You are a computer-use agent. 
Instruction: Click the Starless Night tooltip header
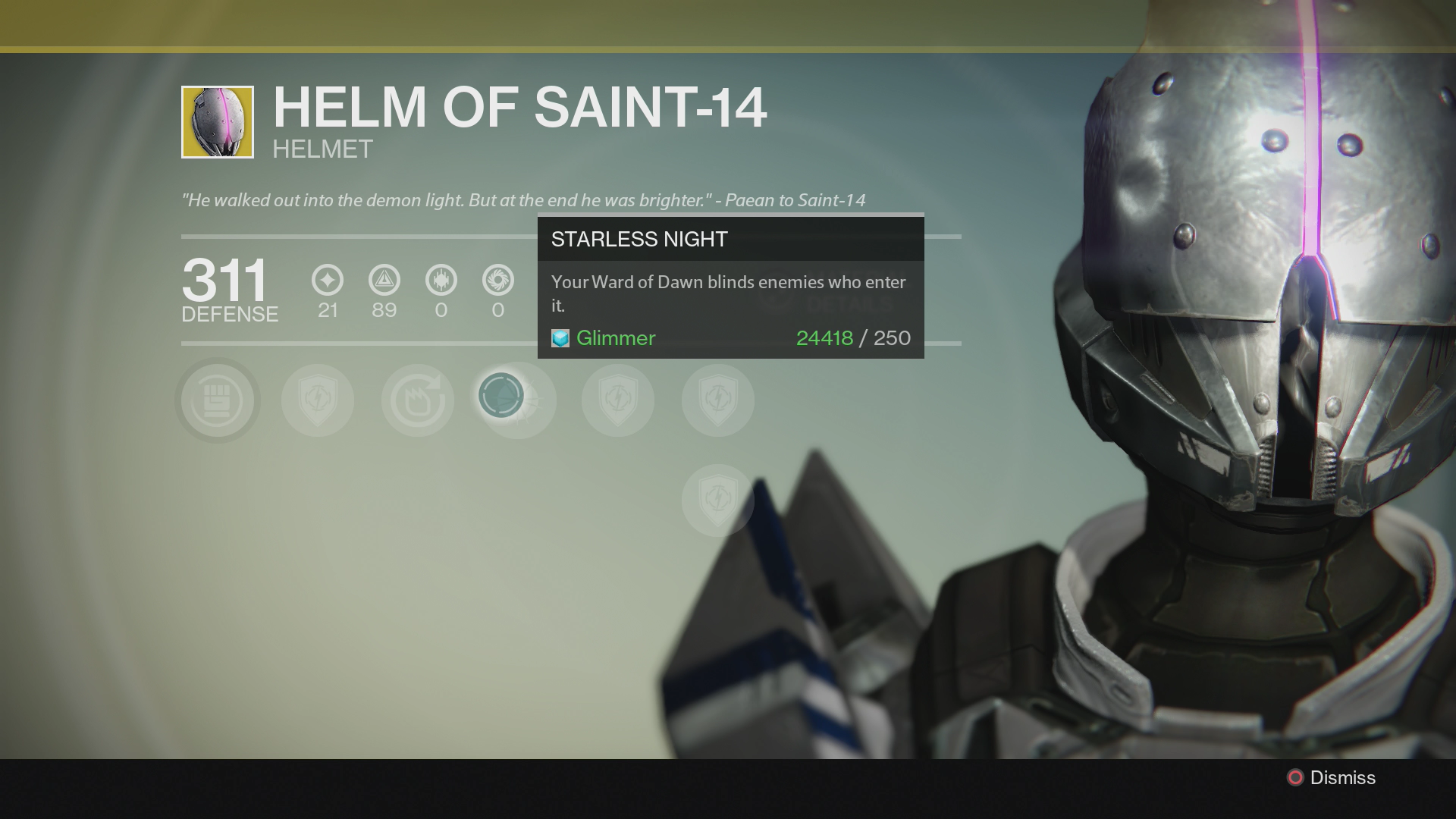pos(638,239)
